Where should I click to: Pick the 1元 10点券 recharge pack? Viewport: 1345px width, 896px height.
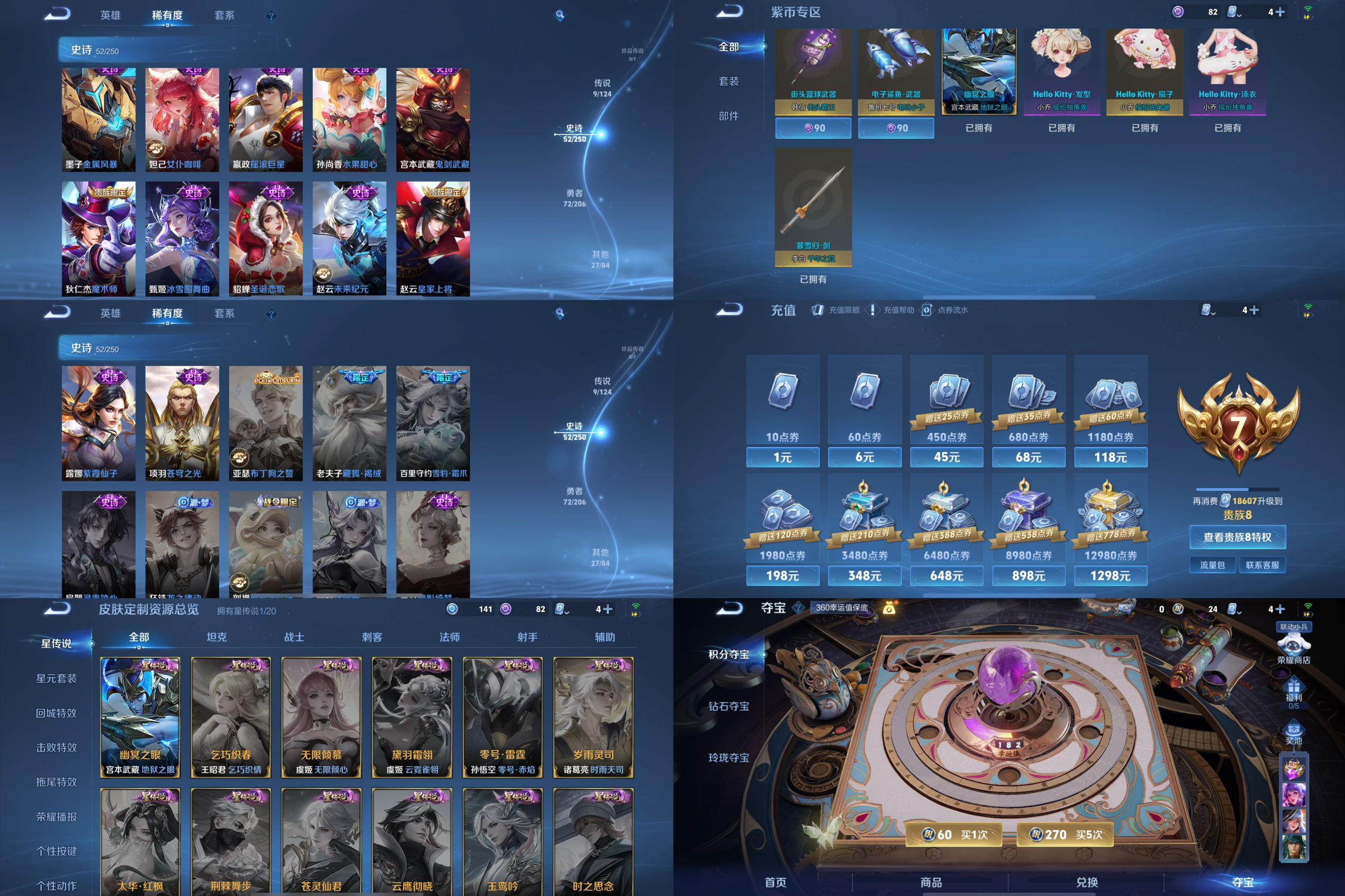(x=782, y=456)
